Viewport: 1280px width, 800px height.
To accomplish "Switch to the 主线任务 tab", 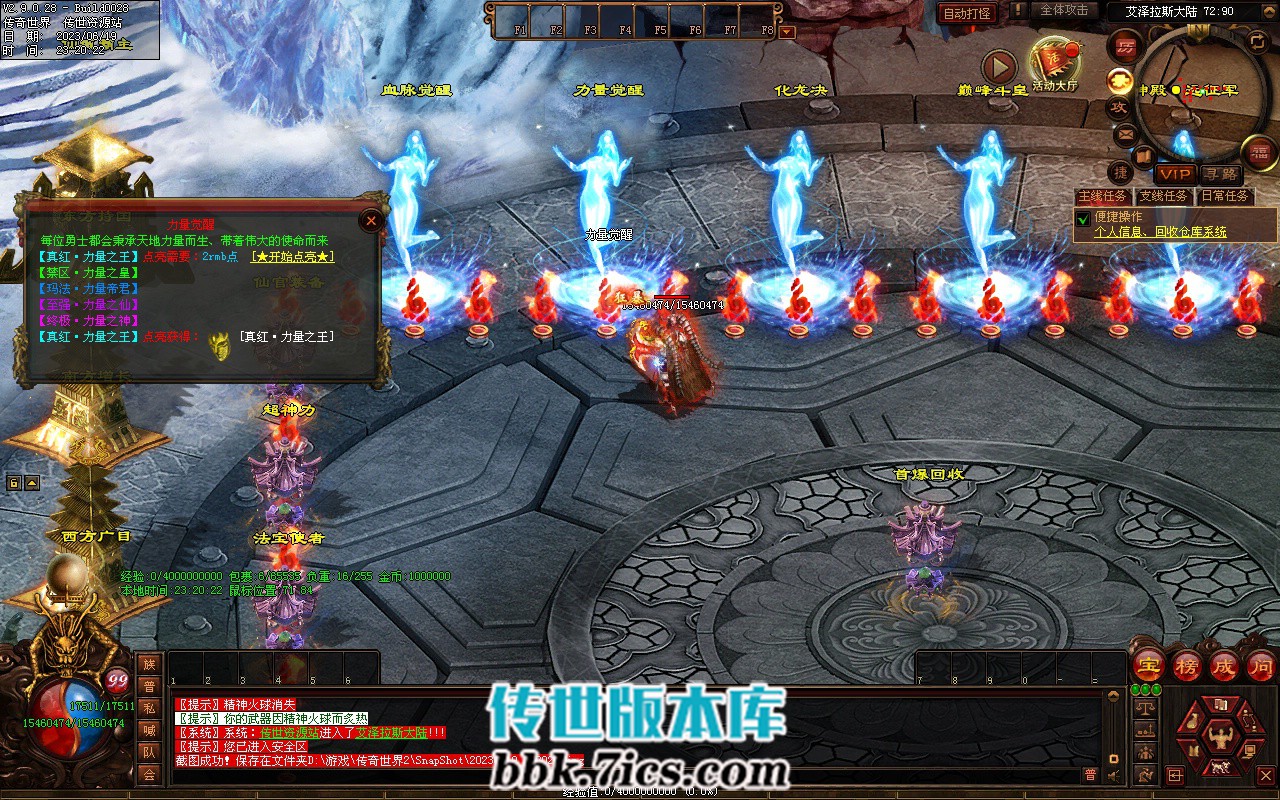I will point(1103,197).
